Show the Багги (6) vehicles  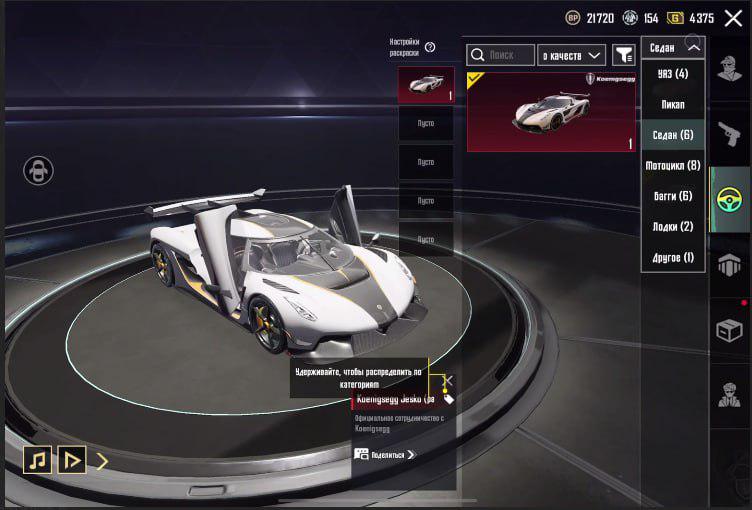click(673, 196)
